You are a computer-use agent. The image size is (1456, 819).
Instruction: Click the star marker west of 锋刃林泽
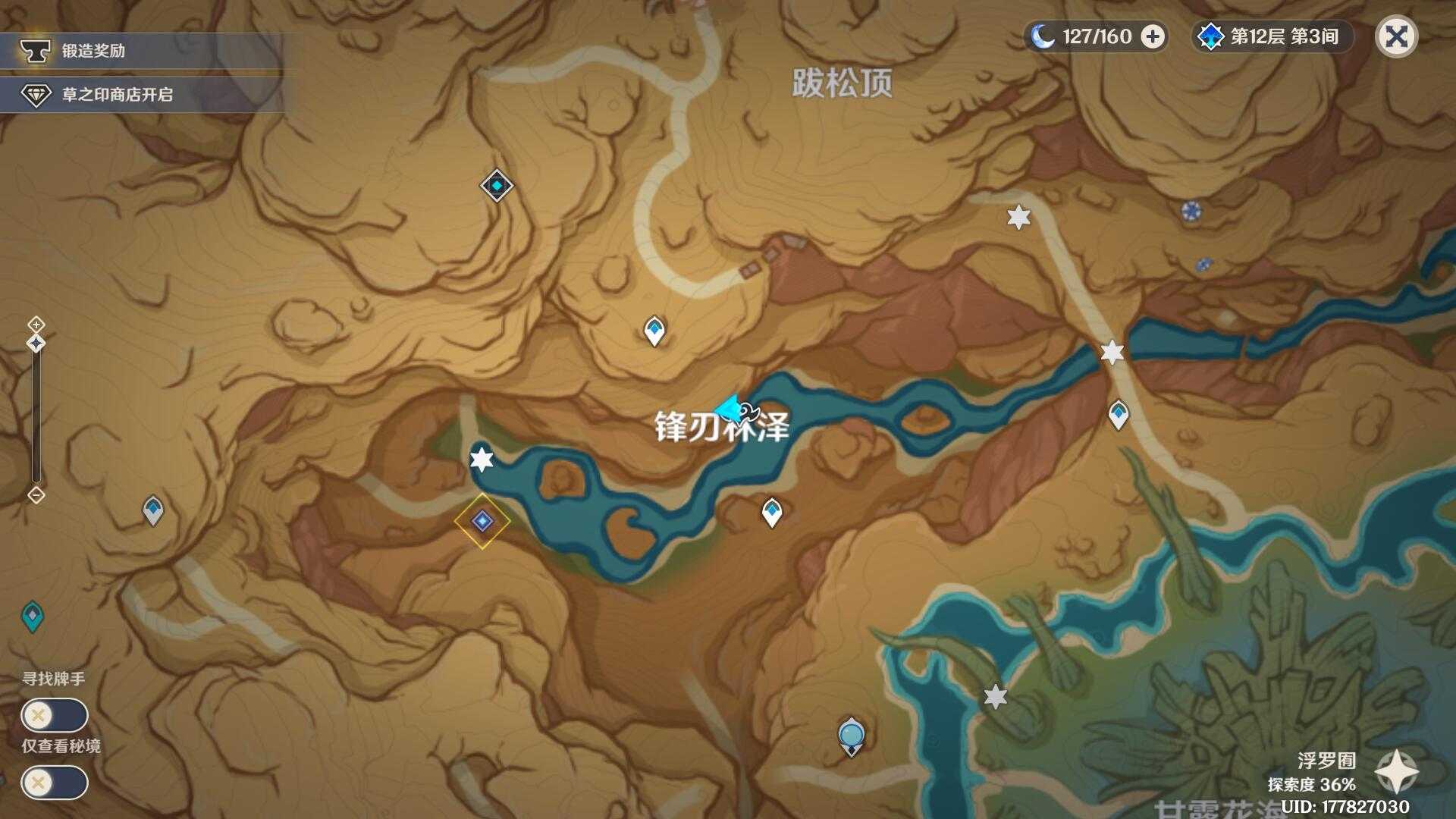click(480, 460)
